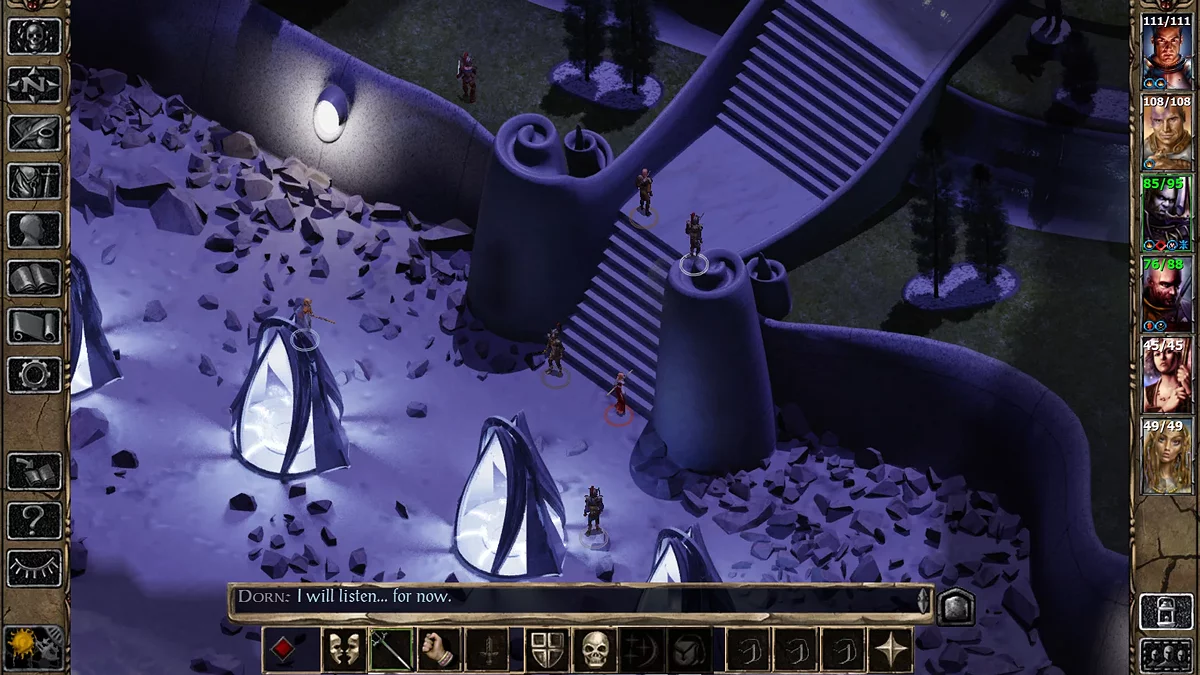Screen dimensions: 1200x675
Task: Select the pale-faced 85/95 party portrait
Action: coord(1166,213)
